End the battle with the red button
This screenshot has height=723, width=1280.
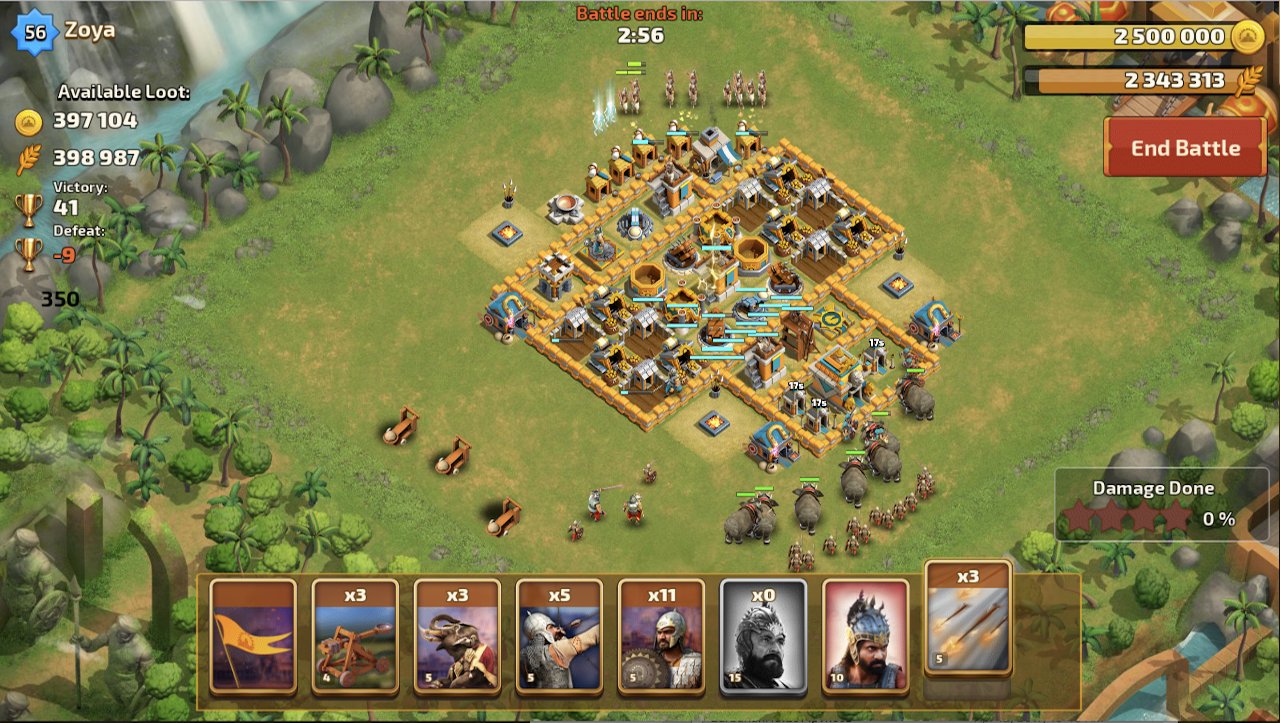click(1185, 148)
